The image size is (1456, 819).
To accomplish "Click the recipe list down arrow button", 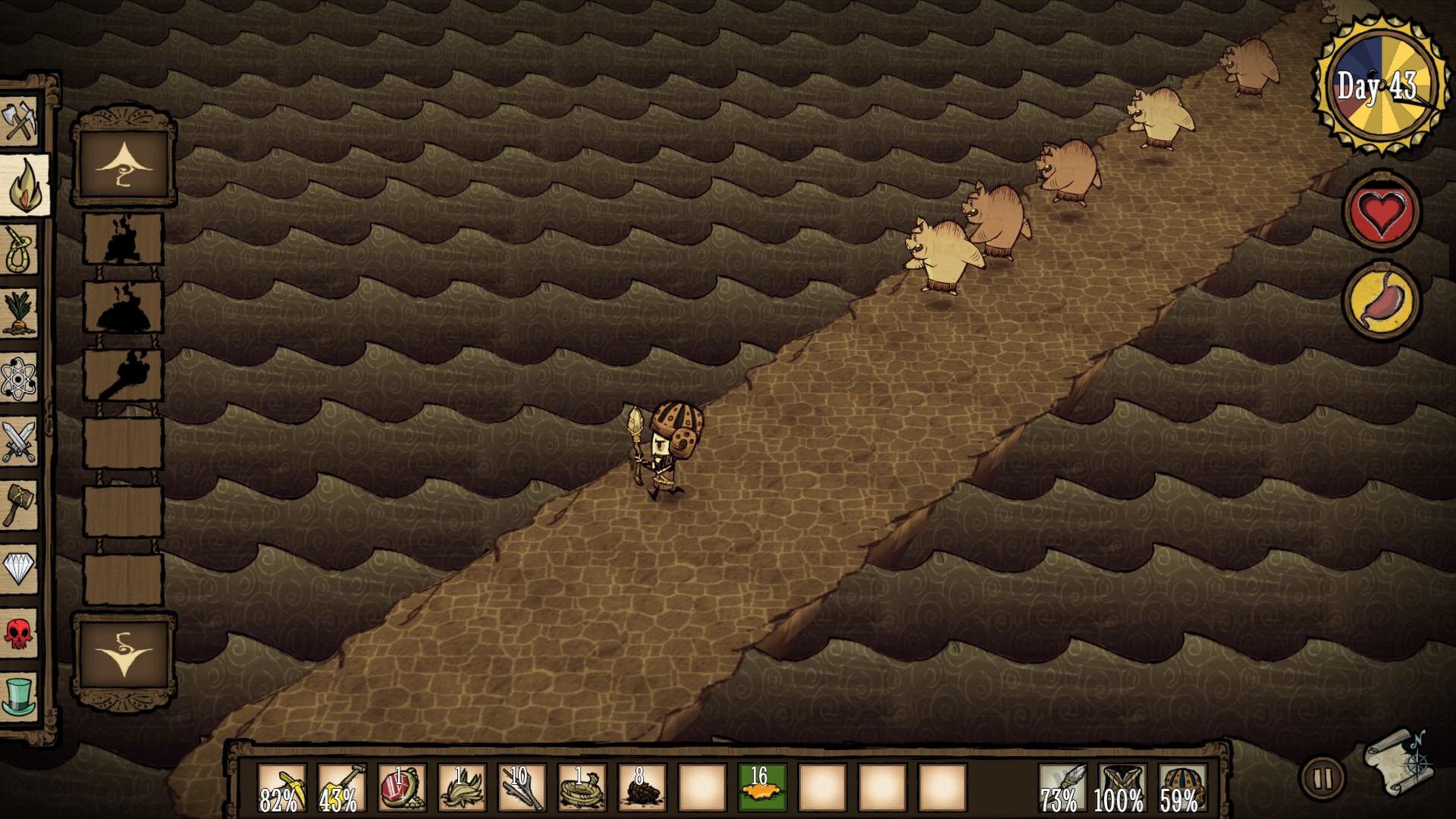I will tap(124, 654).
